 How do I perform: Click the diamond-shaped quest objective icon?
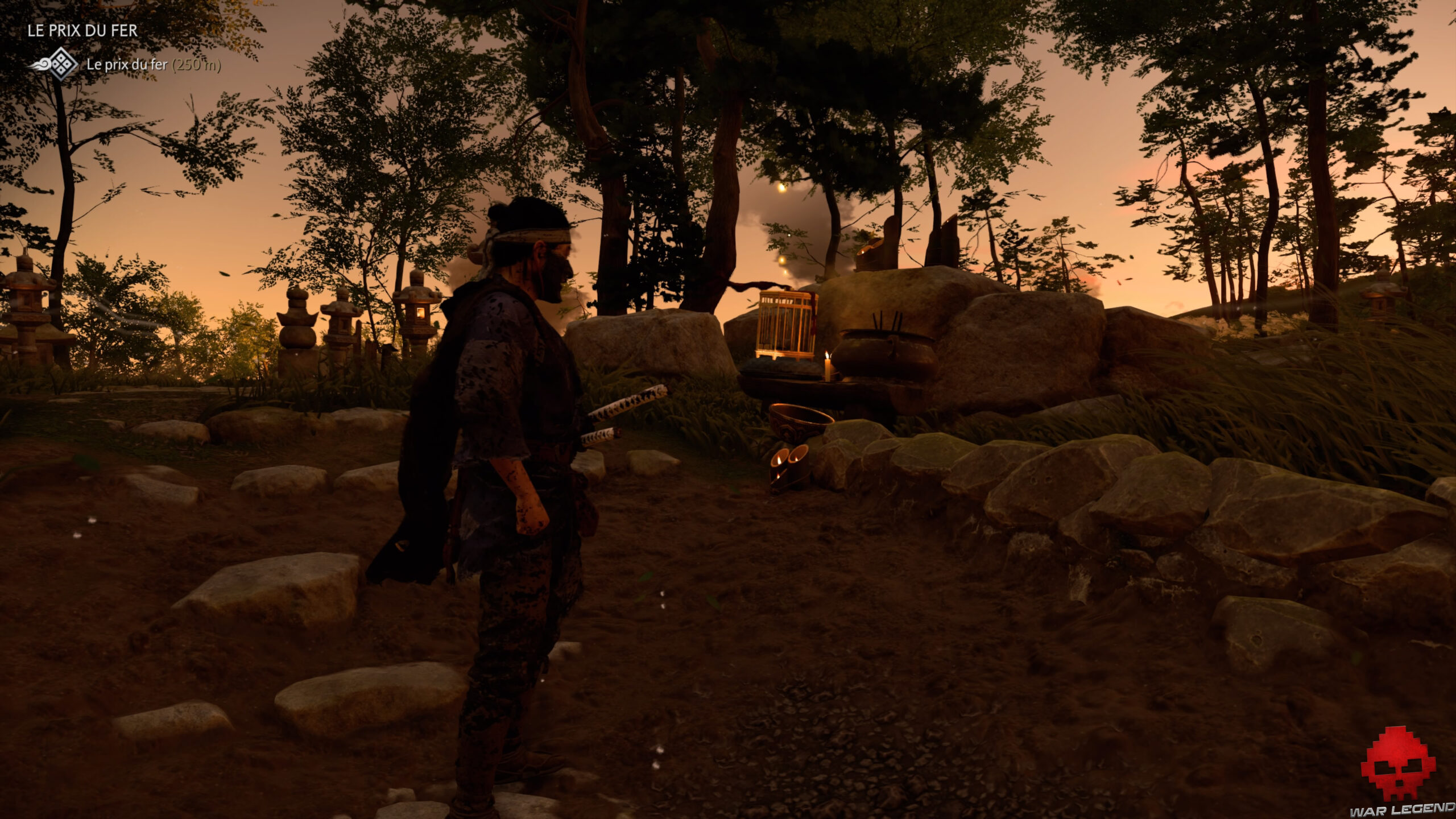coord(61,66)
